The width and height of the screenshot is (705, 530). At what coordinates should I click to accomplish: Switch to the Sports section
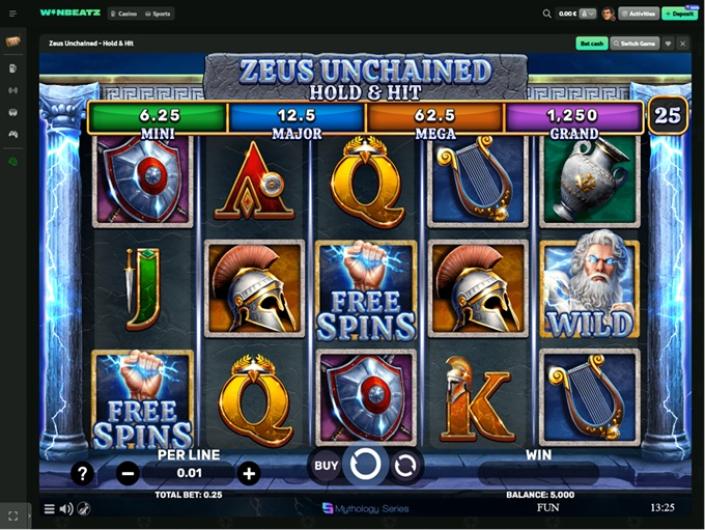click(x=158, y=14)
